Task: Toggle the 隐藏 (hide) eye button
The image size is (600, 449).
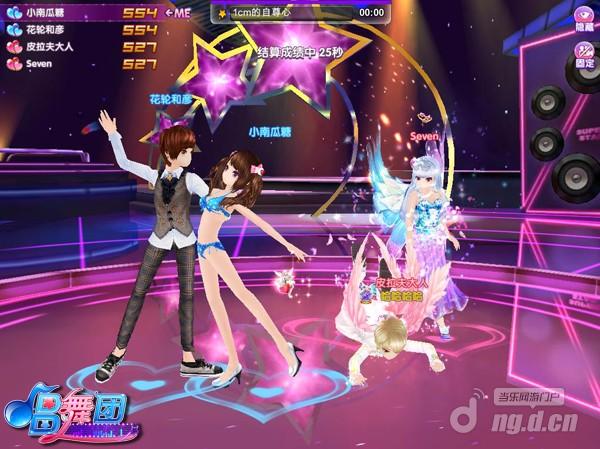Action: (x=584, y=18)
